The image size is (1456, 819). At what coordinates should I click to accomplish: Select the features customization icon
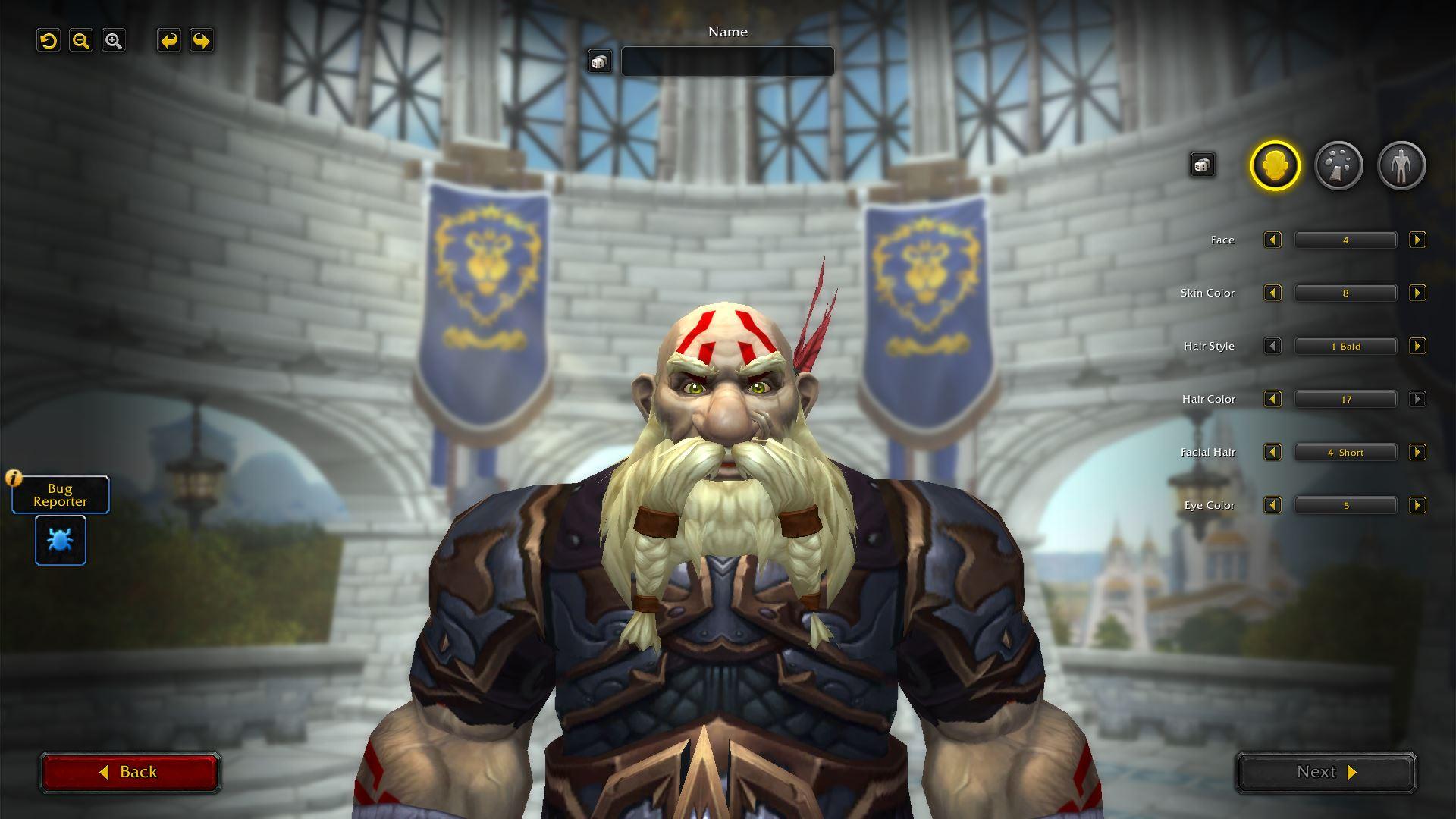point(1338,165)
